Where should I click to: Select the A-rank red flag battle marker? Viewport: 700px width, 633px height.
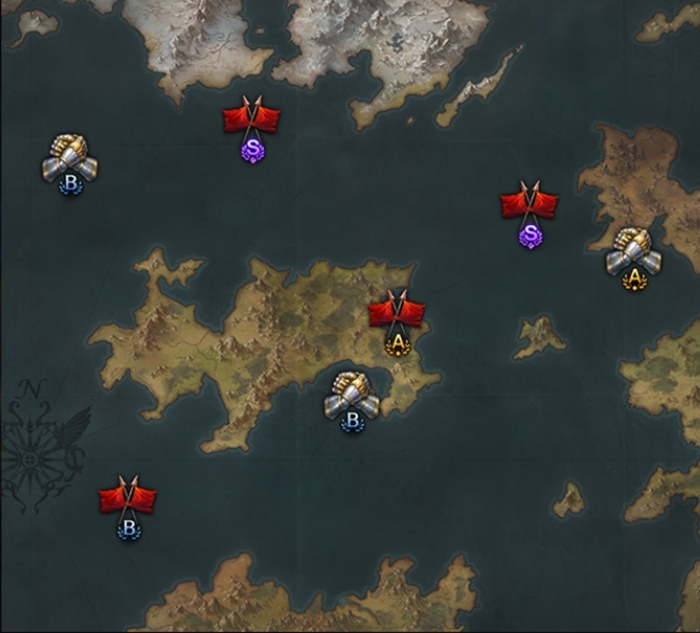point(397,318)
